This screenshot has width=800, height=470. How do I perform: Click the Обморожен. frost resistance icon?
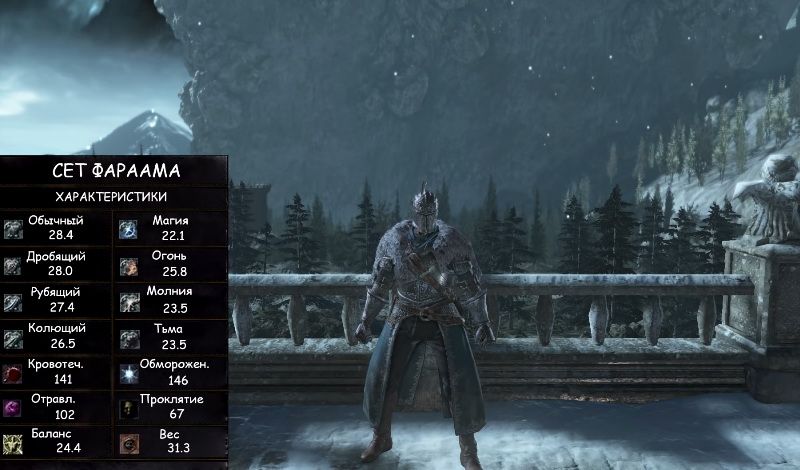pyautogui.click(x=129, y=373)
